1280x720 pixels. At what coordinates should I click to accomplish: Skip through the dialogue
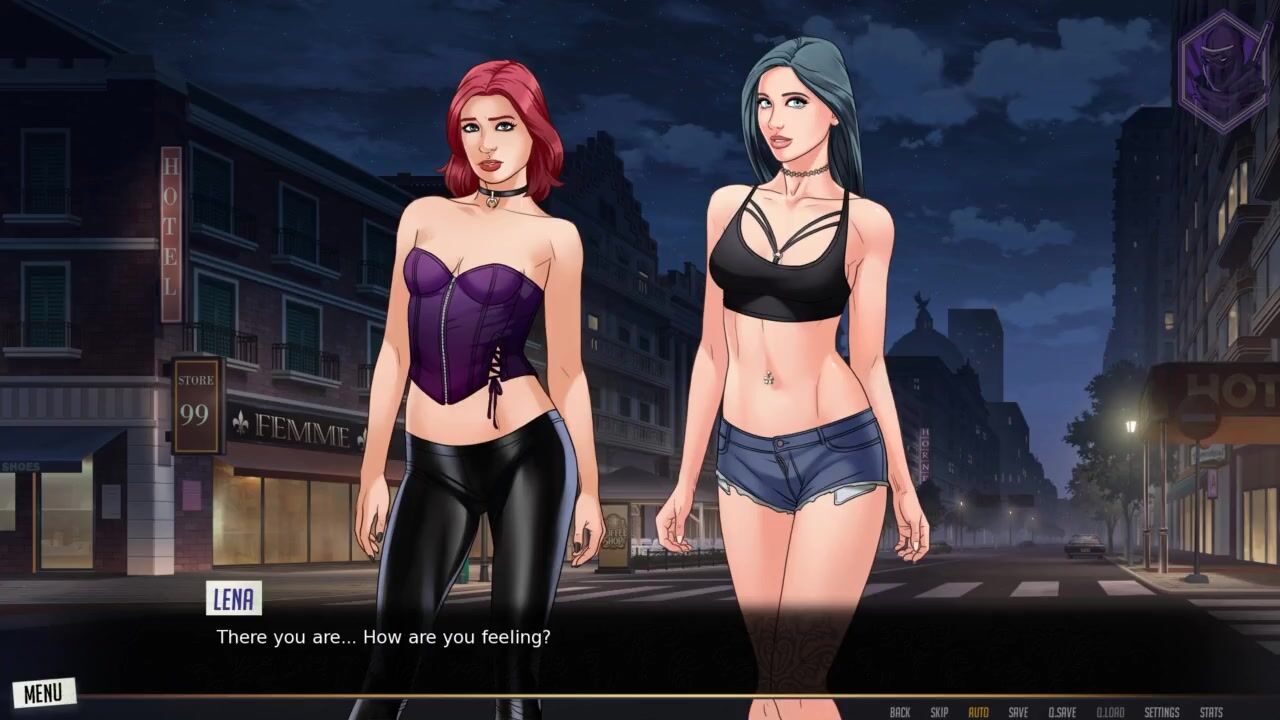click(939, 712)
